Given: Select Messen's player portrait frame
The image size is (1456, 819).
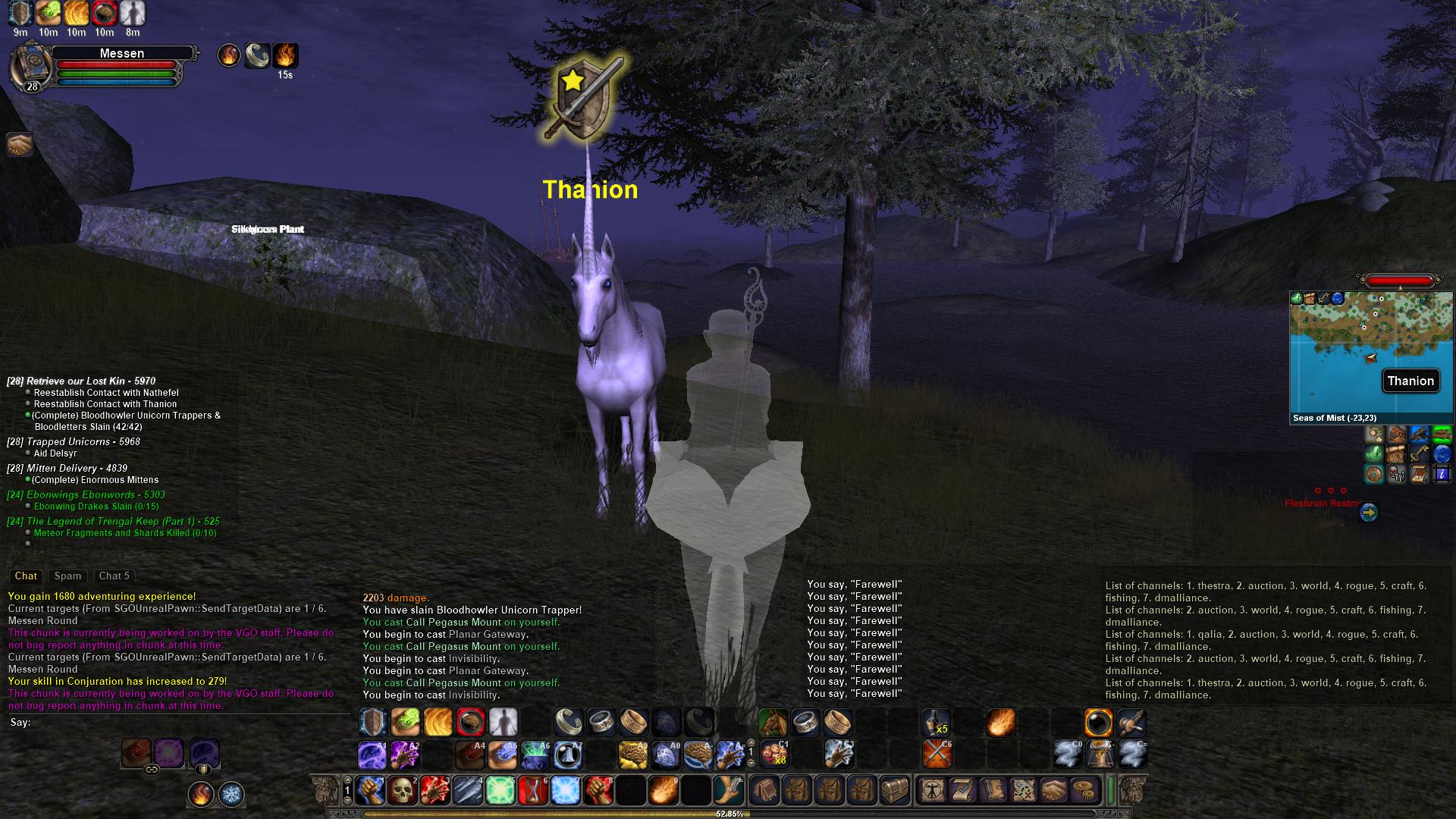Looking at the screenshot, I should (30, 68).
